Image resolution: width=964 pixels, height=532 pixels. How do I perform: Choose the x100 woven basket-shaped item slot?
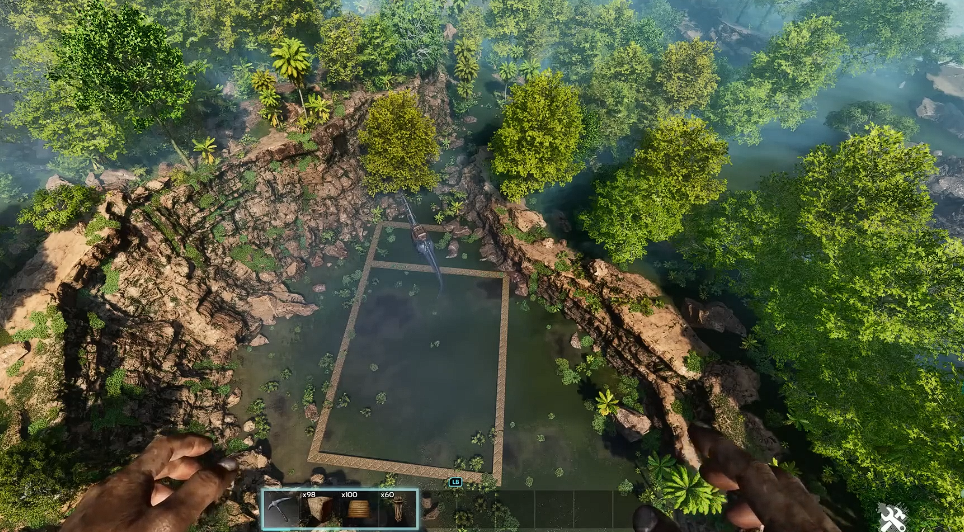click(x=358, y=509)
